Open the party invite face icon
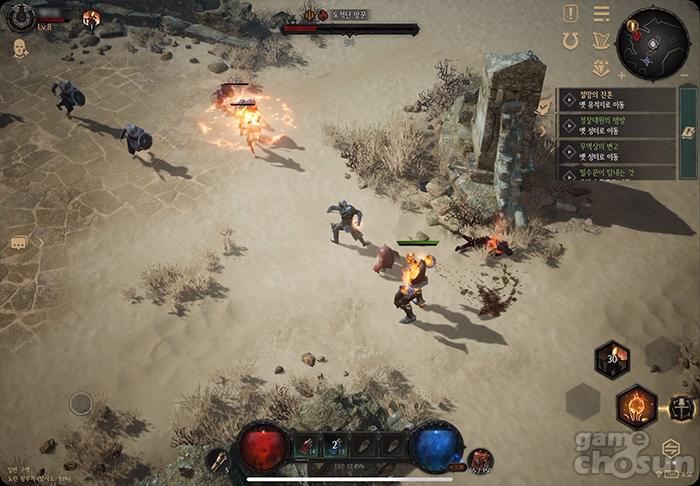The height and width of the screenshot is (486, 700). [20, 47]
